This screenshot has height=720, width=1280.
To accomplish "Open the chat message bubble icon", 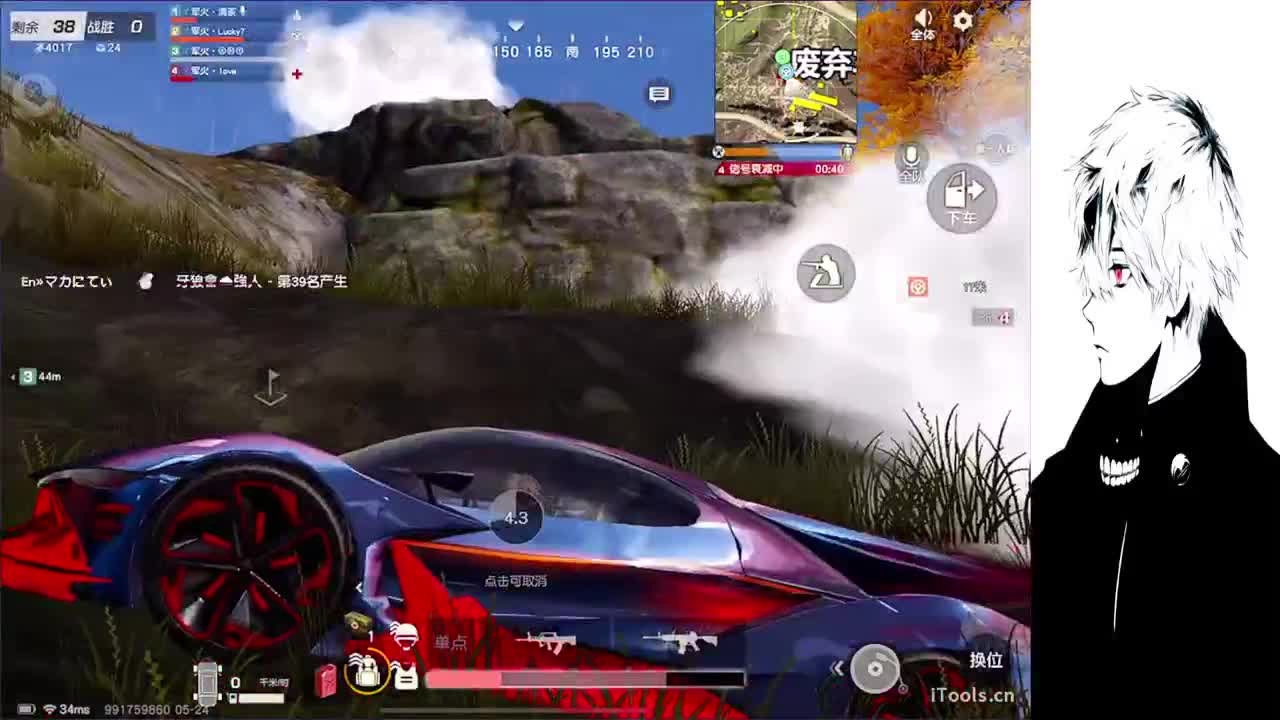I will [658, 93].
